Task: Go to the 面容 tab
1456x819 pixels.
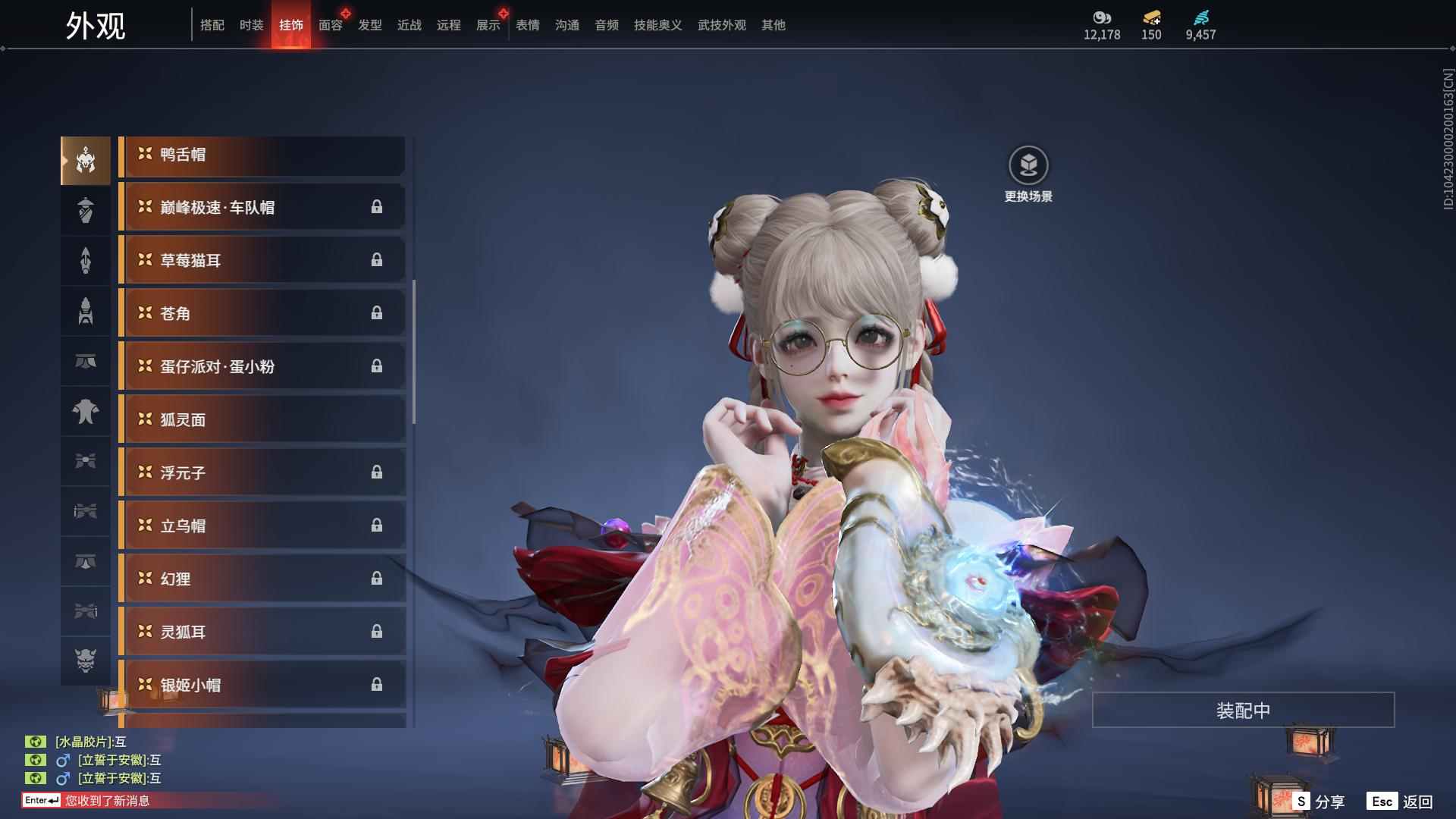Action: 330,25
